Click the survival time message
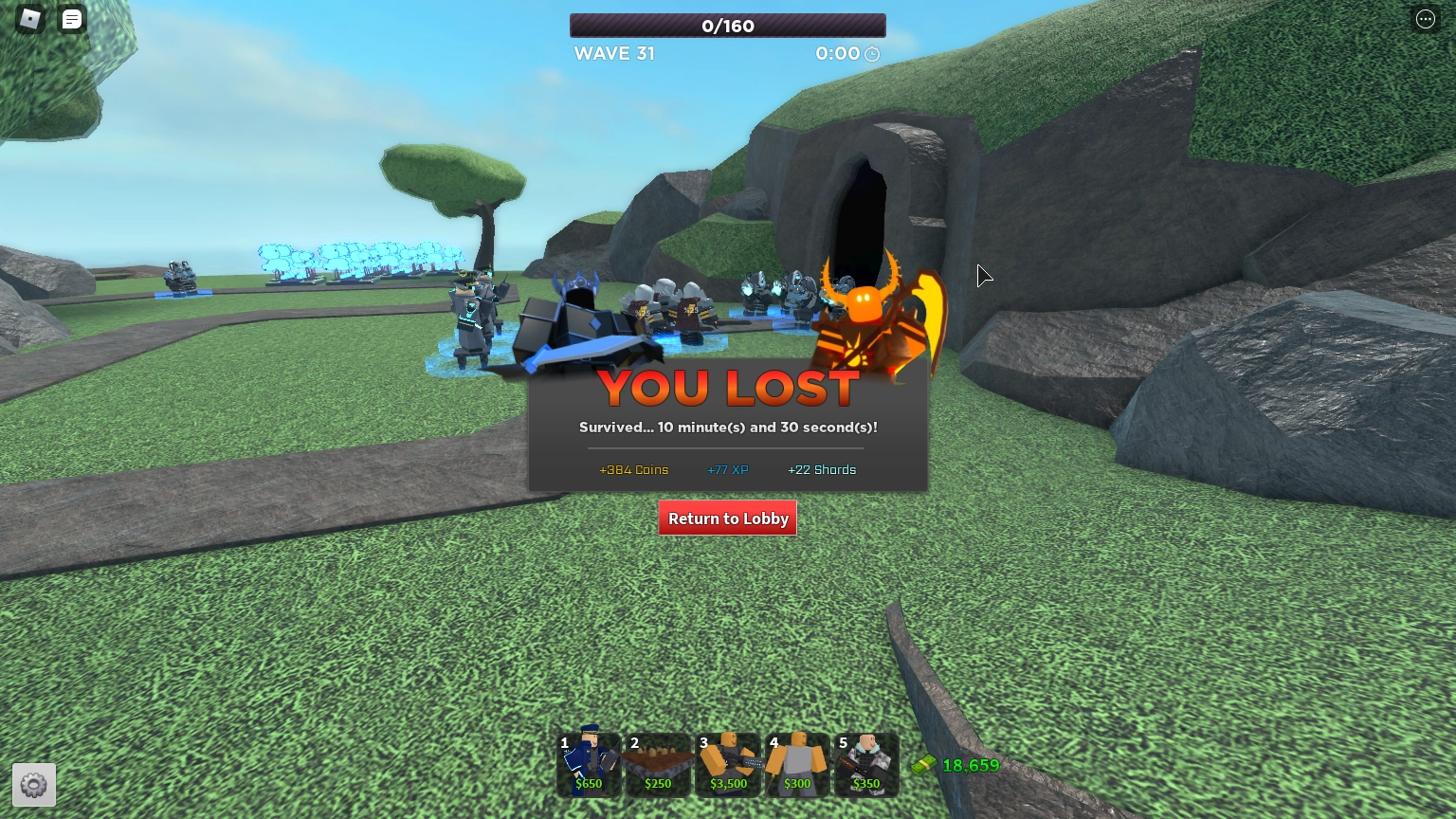Viewport: 1456px width, 819px height. click(728, 428)
